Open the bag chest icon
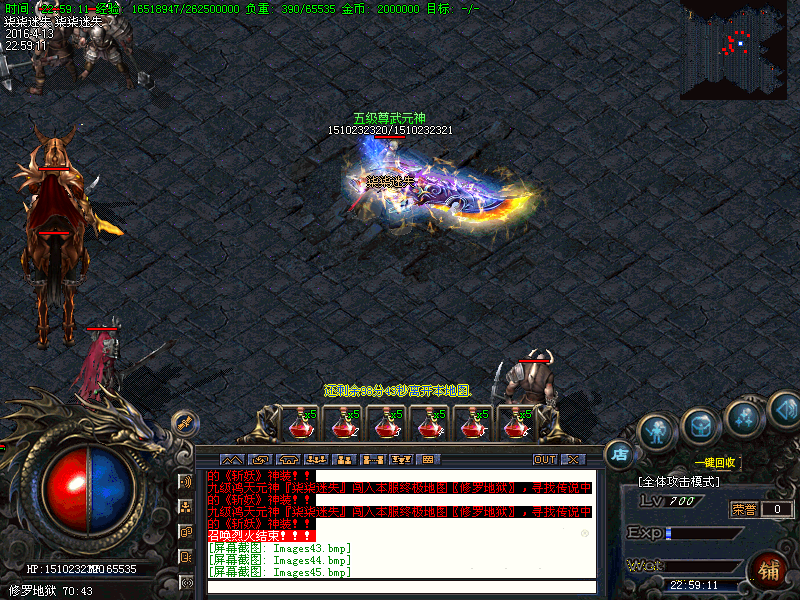This screenshot has width=800, height=600. tap(700, 427)
